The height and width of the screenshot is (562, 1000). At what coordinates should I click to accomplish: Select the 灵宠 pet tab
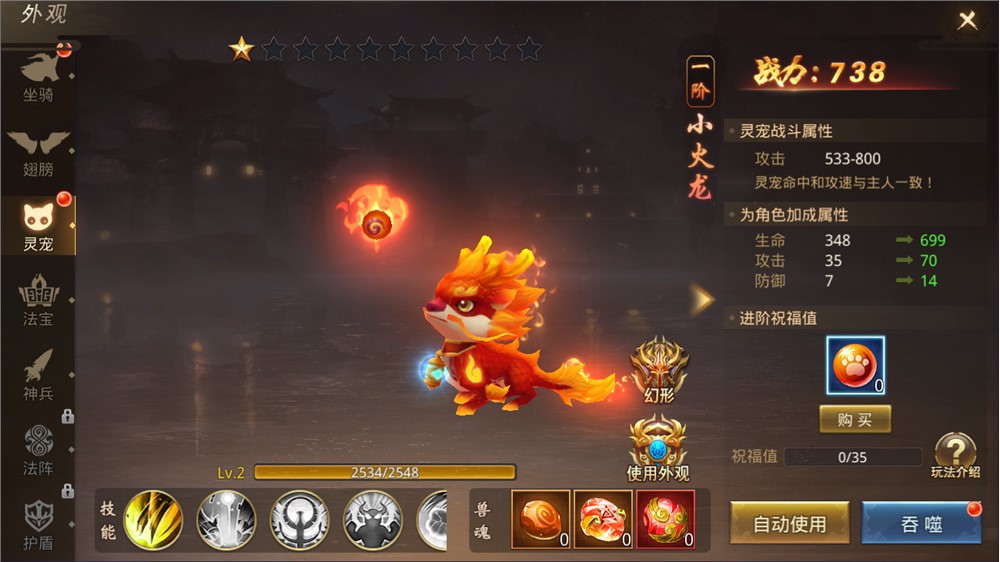pyautogui.click(x=38, y=226)
